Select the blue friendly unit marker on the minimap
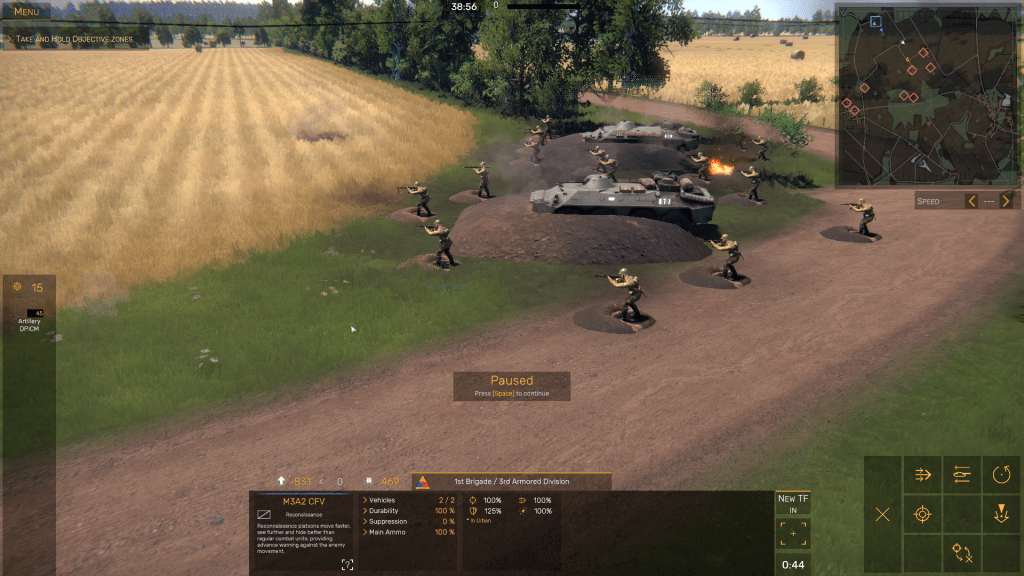 pos(876,21)
